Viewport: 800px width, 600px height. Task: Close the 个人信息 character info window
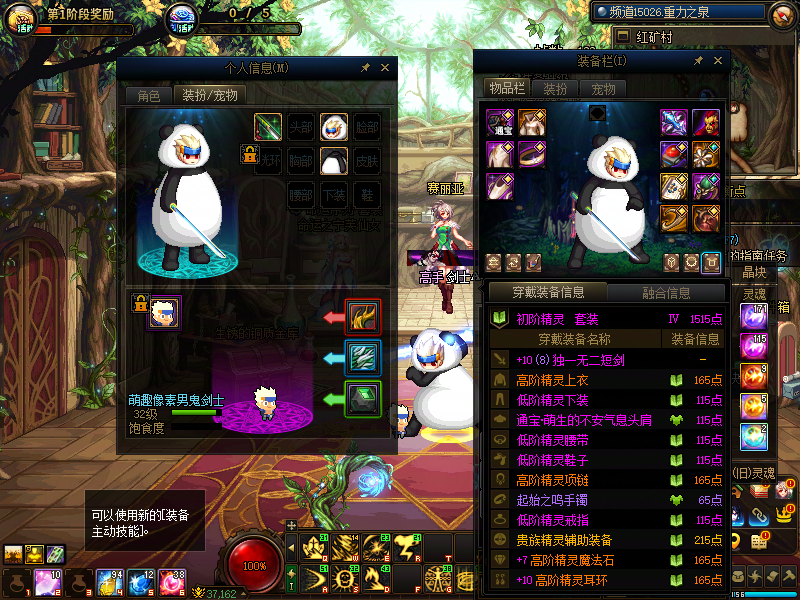coord(385,68)
